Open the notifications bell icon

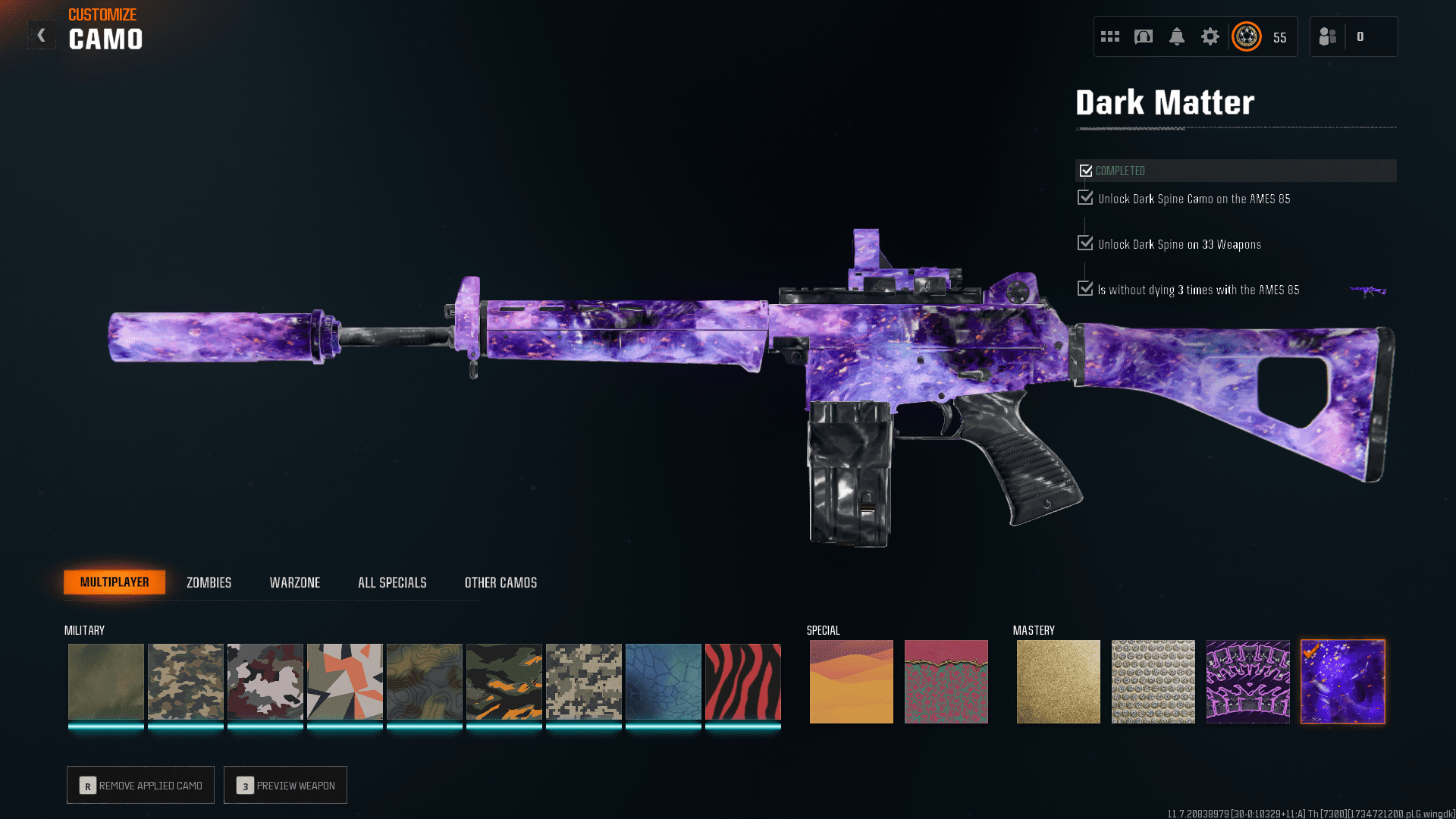point(1177,36)
